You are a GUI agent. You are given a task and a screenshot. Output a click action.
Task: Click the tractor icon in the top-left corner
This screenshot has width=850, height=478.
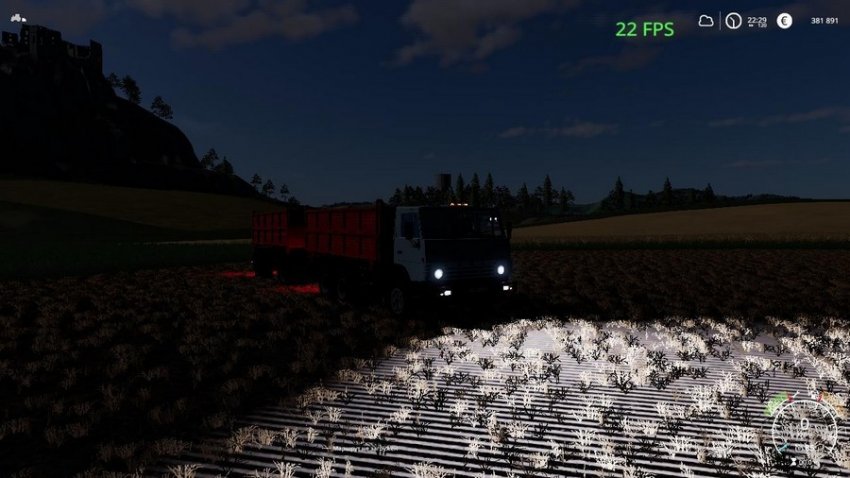point(18,18)
